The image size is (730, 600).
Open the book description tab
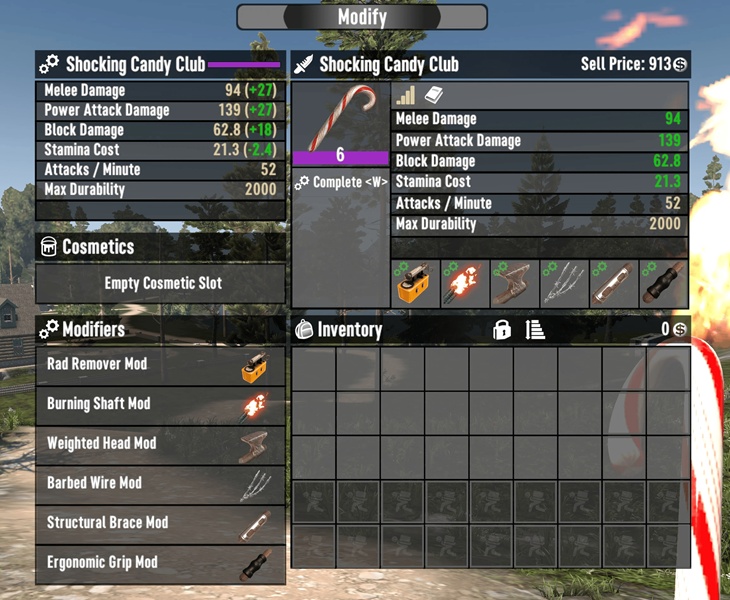pos(434,96)
